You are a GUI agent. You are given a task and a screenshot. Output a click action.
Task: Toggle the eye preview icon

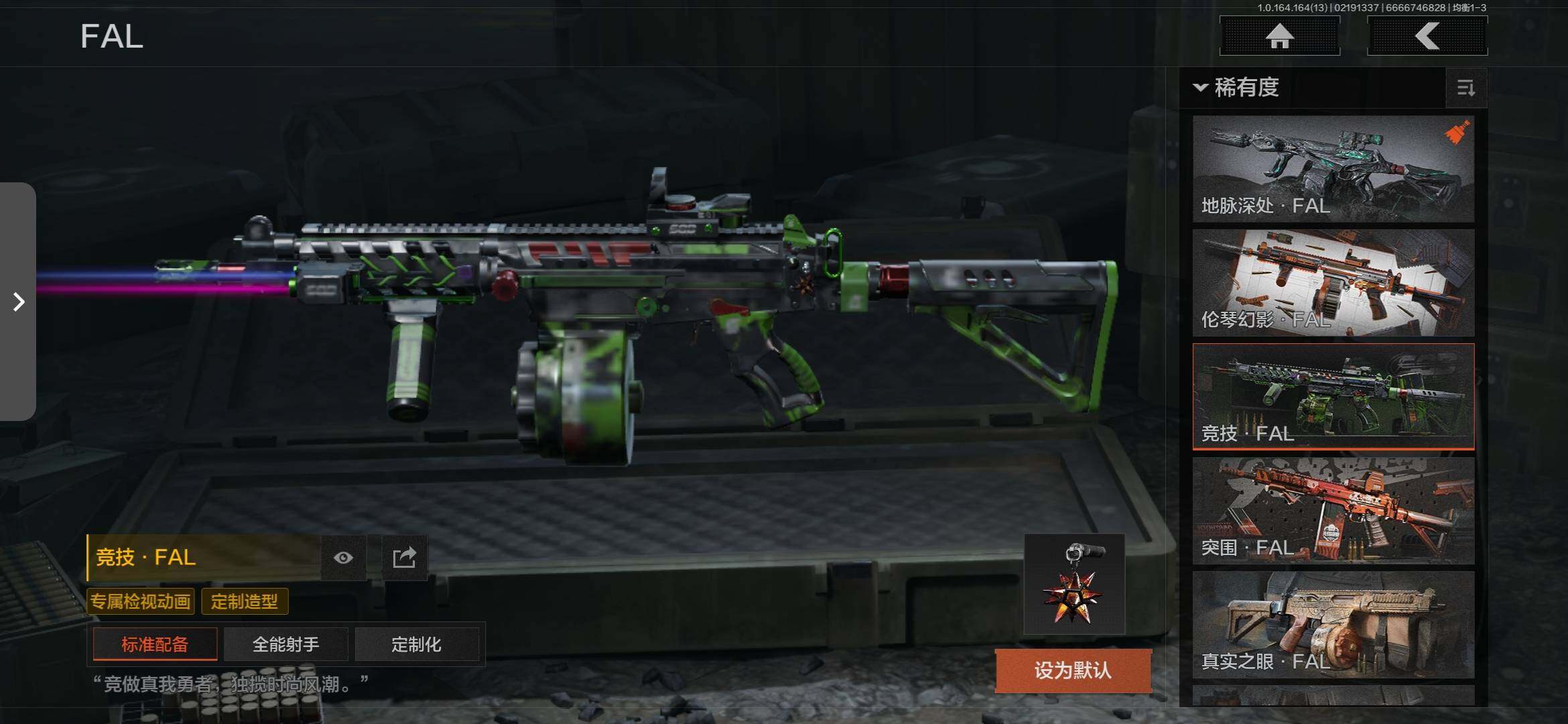[343, 558]
